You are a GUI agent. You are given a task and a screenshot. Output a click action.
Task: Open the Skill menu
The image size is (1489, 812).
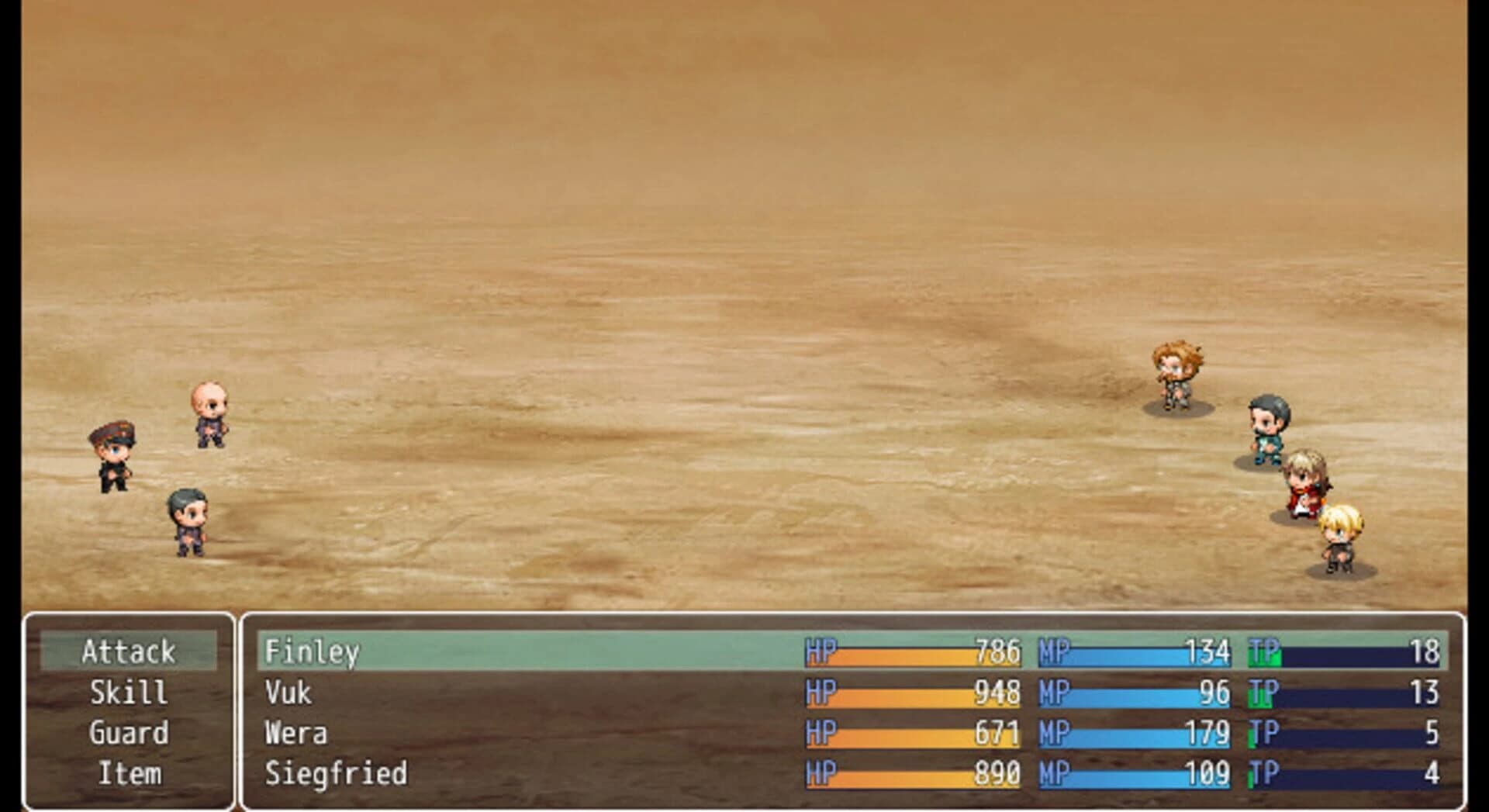point(128,693)
